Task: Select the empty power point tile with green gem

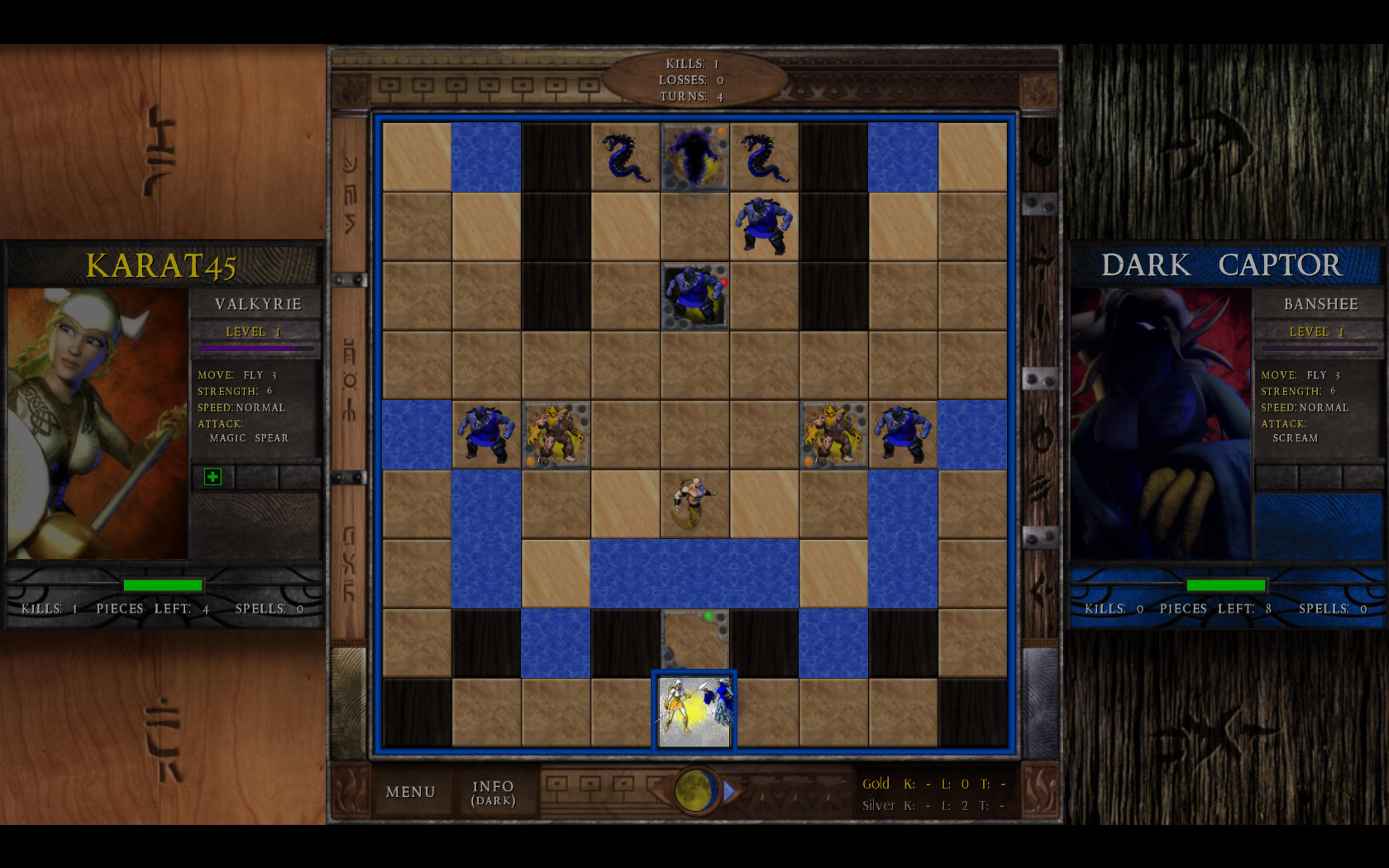Action: tap(694, 641)
